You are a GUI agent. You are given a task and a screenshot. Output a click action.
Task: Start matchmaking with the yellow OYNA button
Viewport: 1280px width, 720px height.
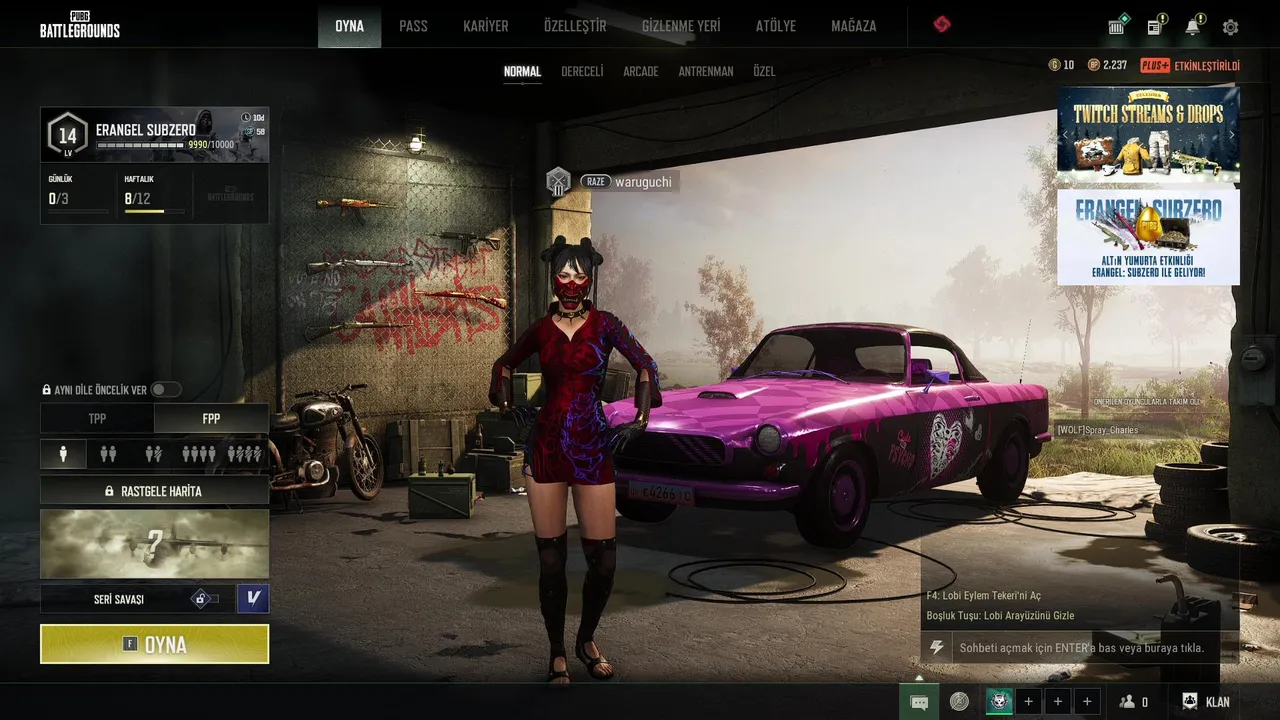click(154, 644)
